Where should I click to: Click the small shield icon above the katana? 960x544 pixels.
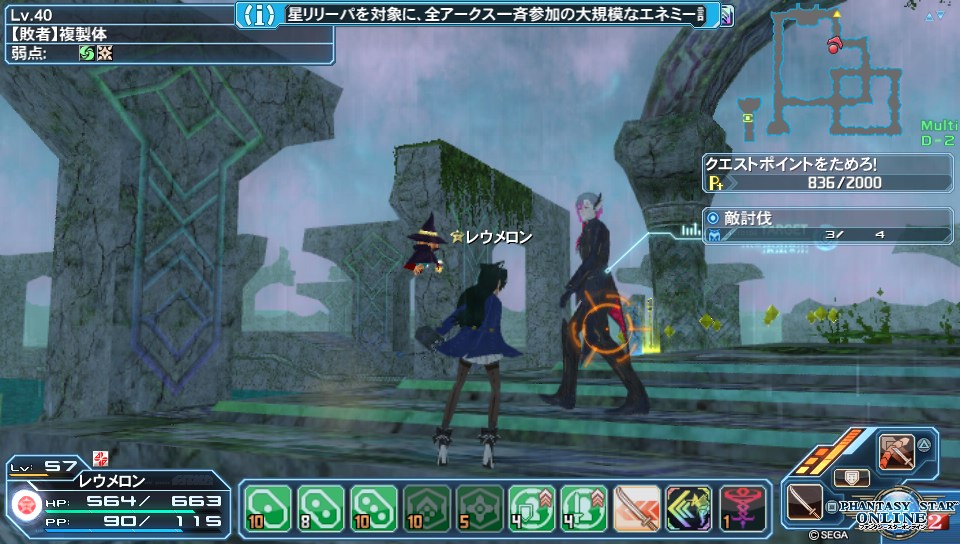pos(851,477)
